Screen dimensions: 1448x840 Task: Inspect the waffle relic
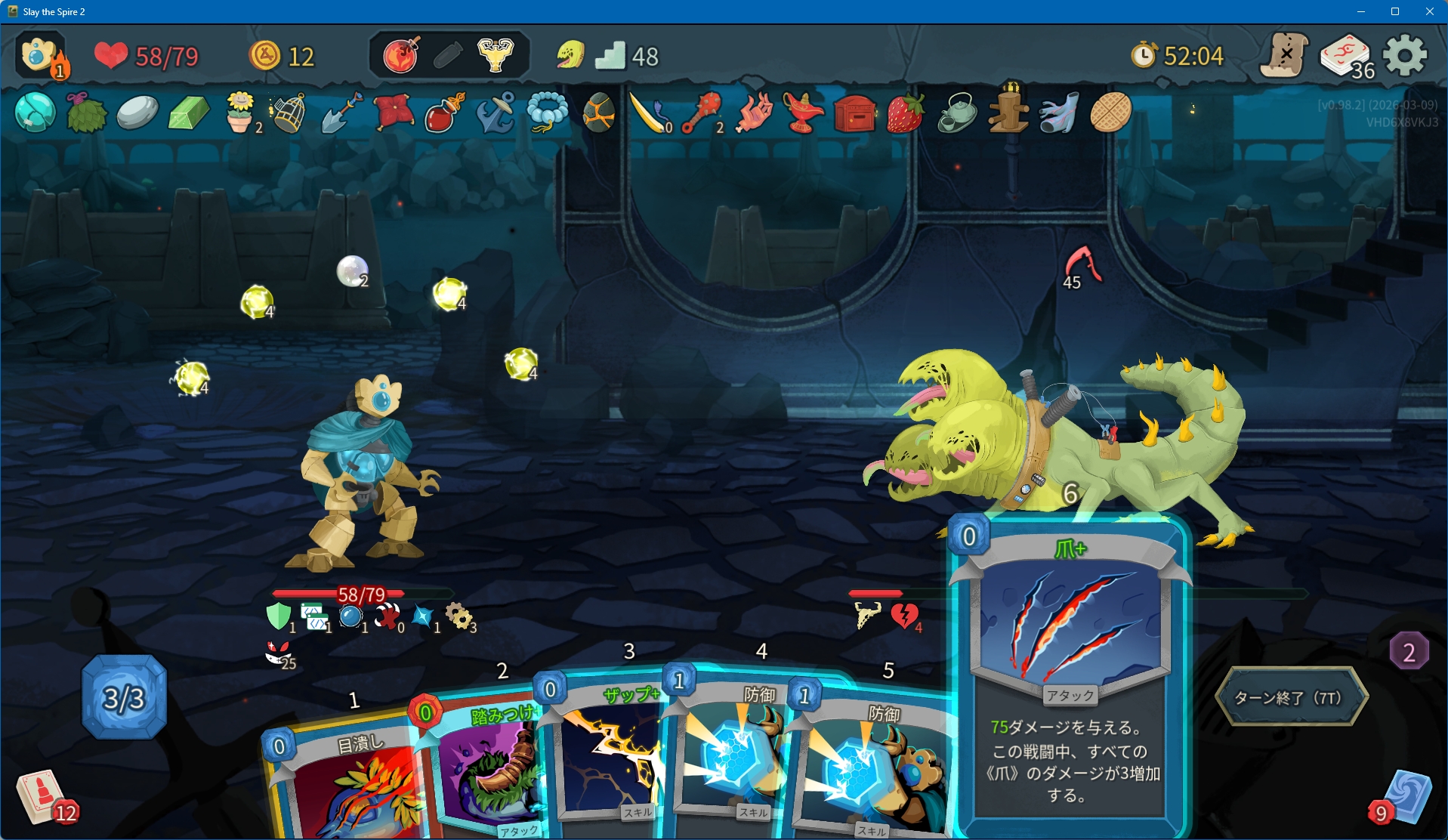pos(1110,113)
